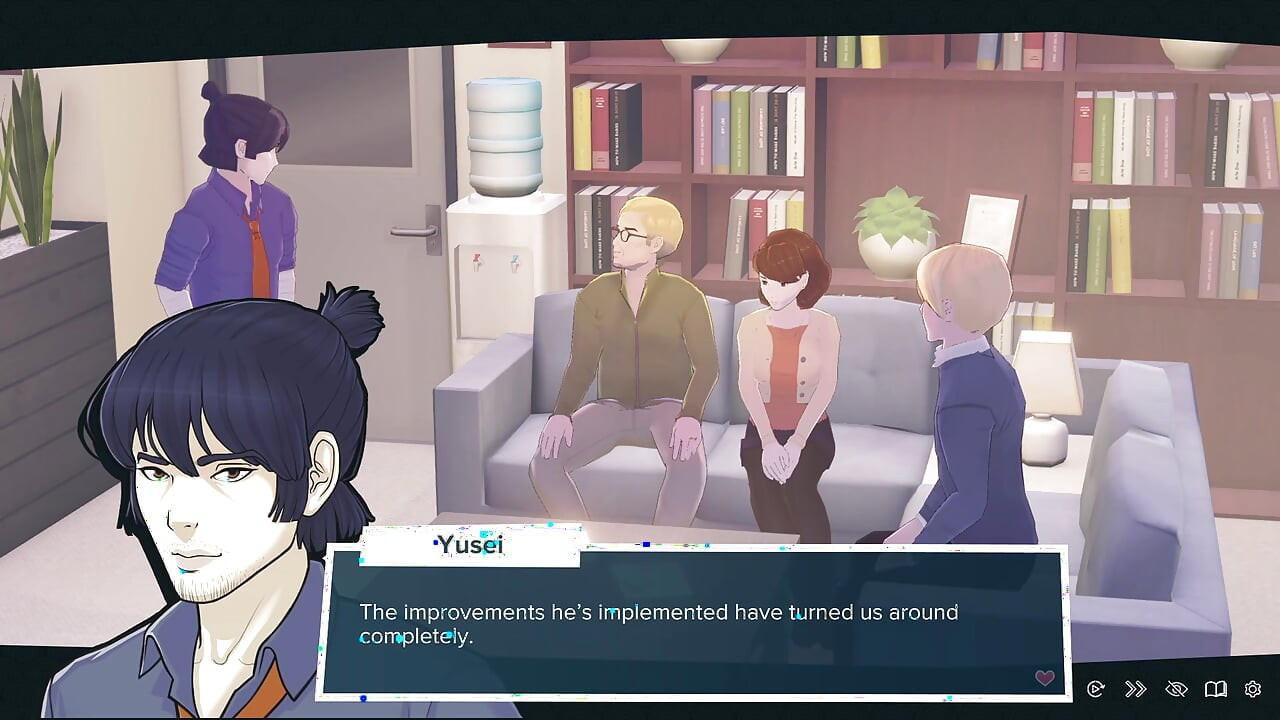The width and height of the screenshot is (1280, 720).
Task: Open the game settings gear menu
Action: (1251, 688)
